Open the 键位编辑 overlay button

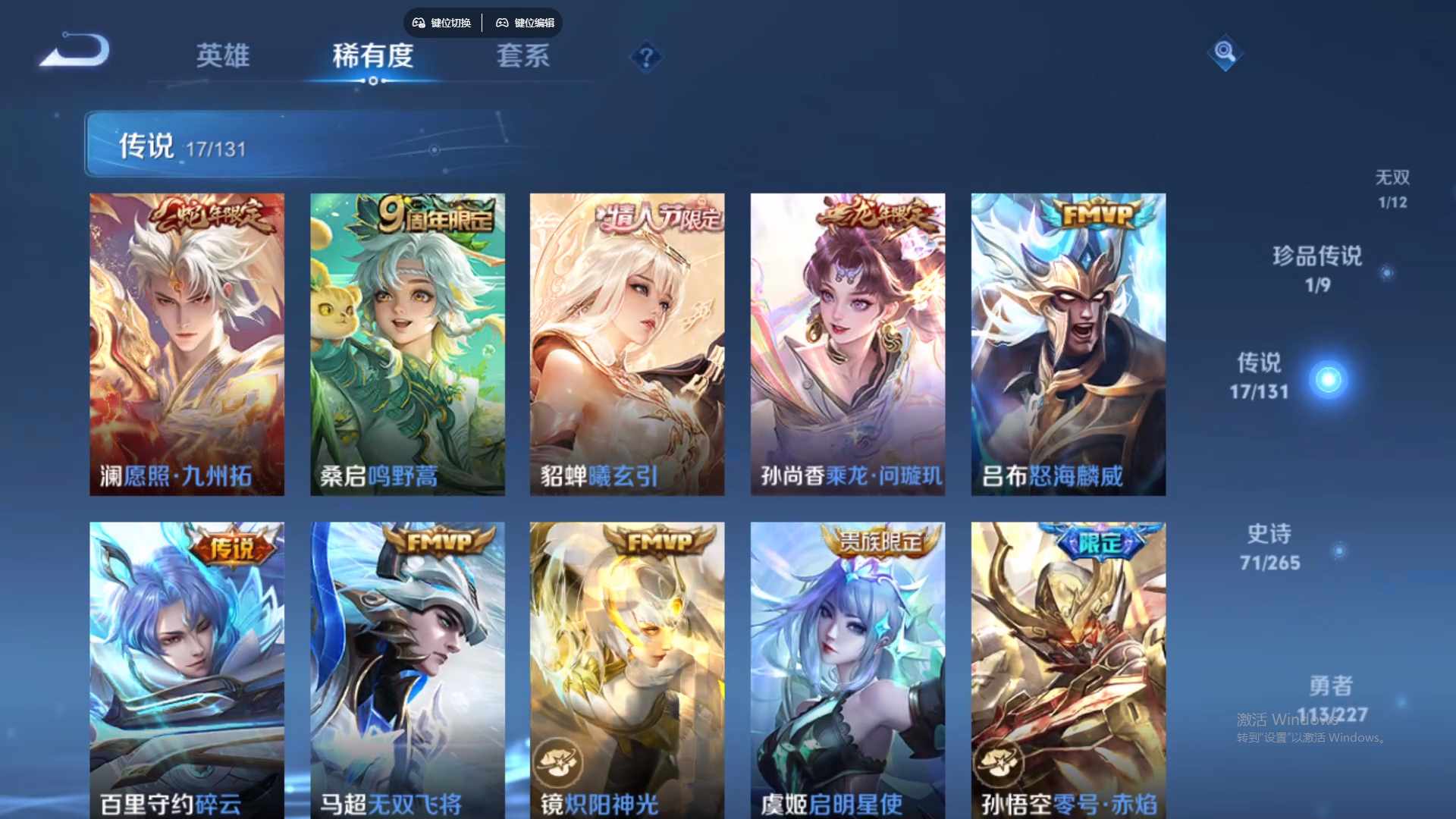click(x=526, y=23)
